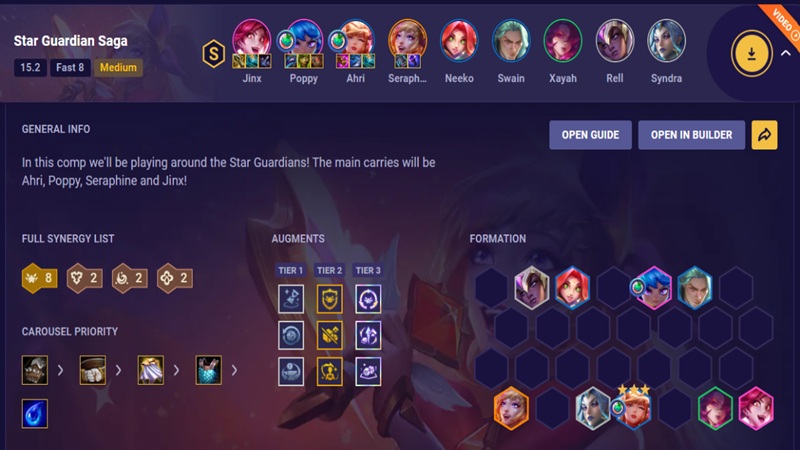The image size is (800, 450).
Task: Open the Star Guardian Saga guide
Action: [x=590, y=135]
